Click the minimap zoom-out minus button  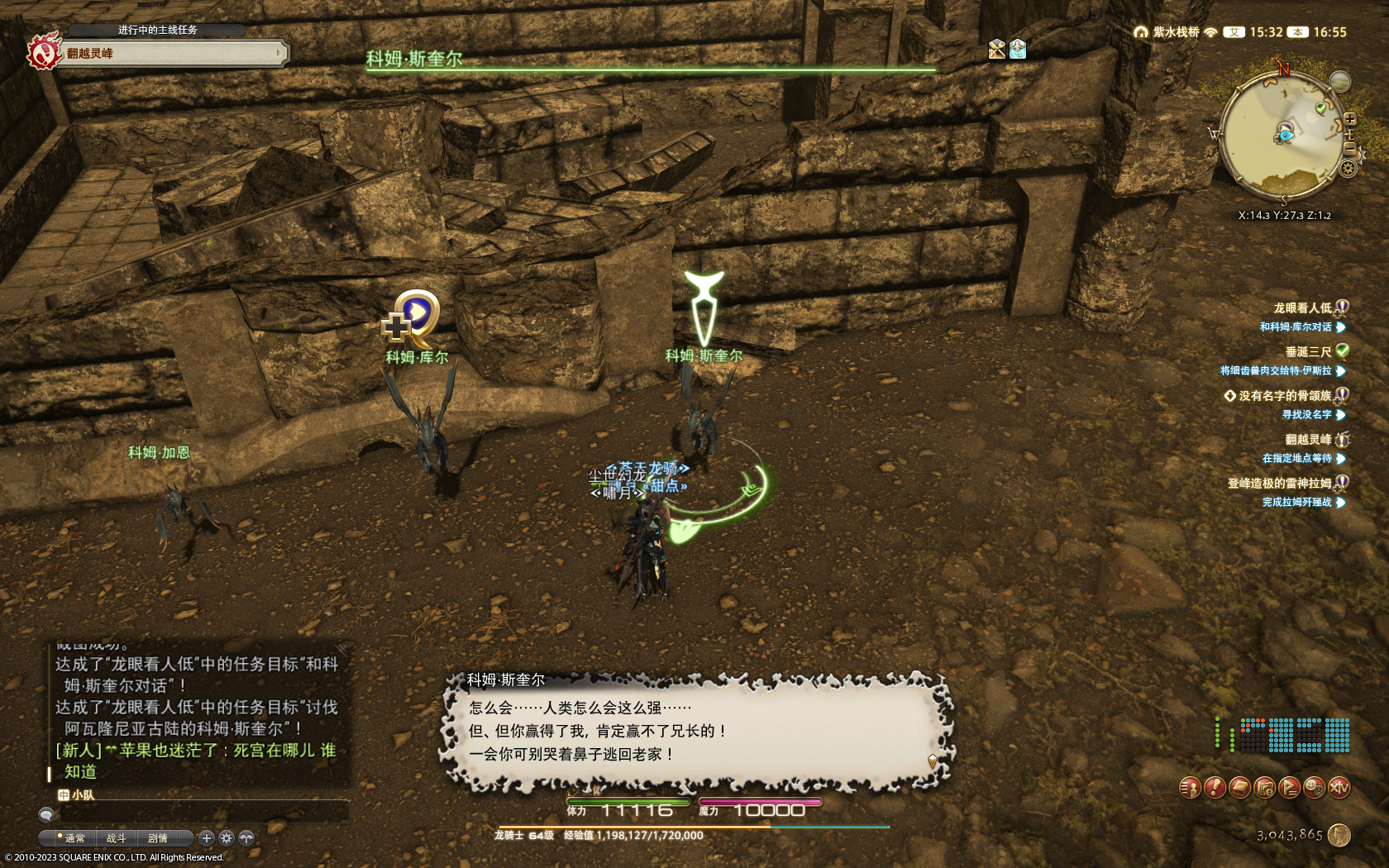[x=1350, y=147]
